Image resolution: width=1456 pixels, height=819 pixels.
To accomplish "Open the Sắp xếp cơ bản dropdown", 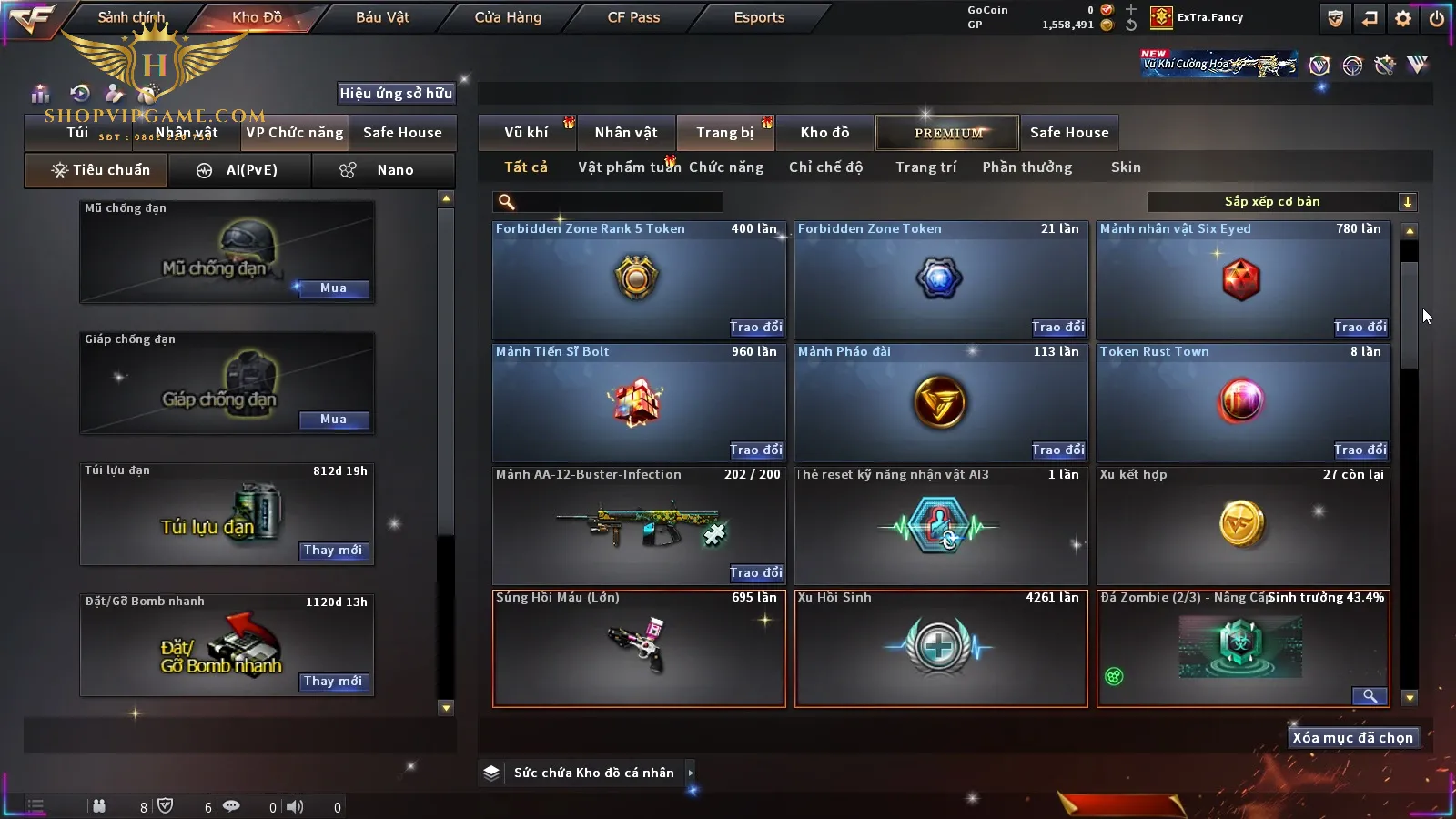I will pos(1281,202).
